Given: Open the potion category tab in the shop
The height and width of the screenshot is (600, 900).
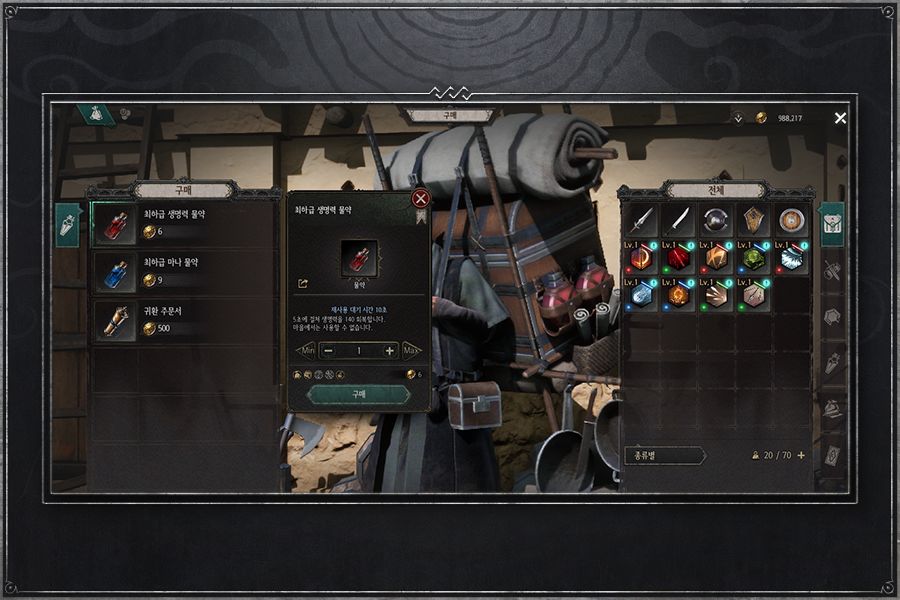Looking at the screenshot, I should (67, 225).
